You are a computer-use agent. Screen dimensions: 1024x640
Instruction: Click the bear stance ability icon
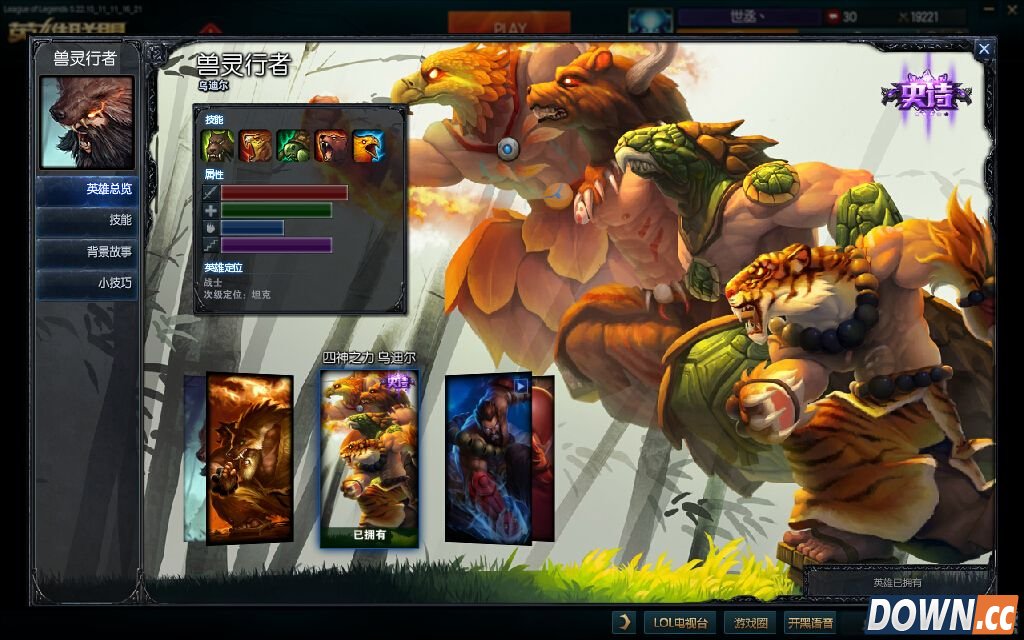[331, 146]
